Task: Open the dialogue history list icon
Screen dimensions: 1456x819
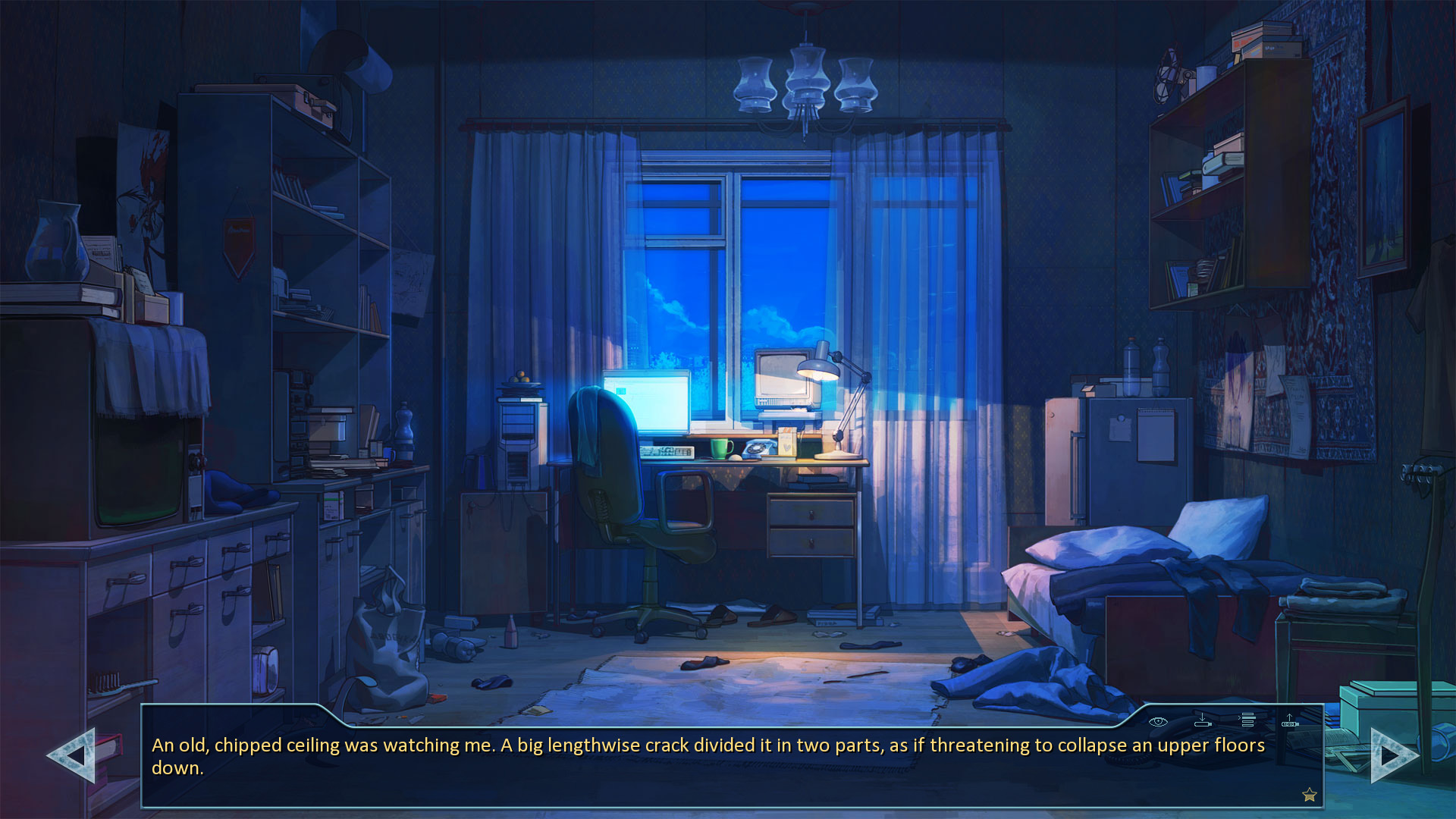Action: tap(1247, 720)
